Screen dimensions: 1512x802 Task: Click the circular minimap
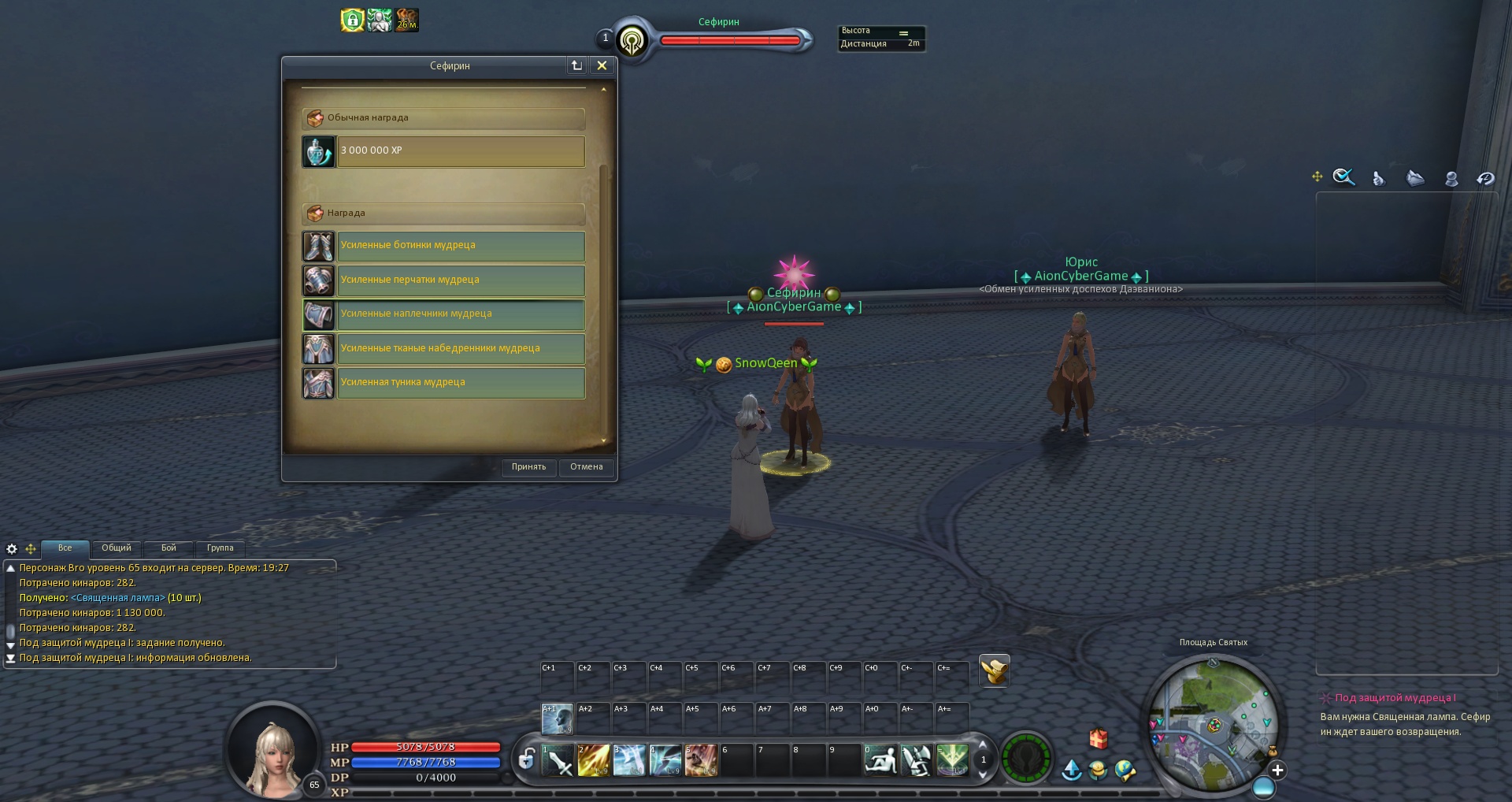pyautogui.click(x=1213, y=725)
